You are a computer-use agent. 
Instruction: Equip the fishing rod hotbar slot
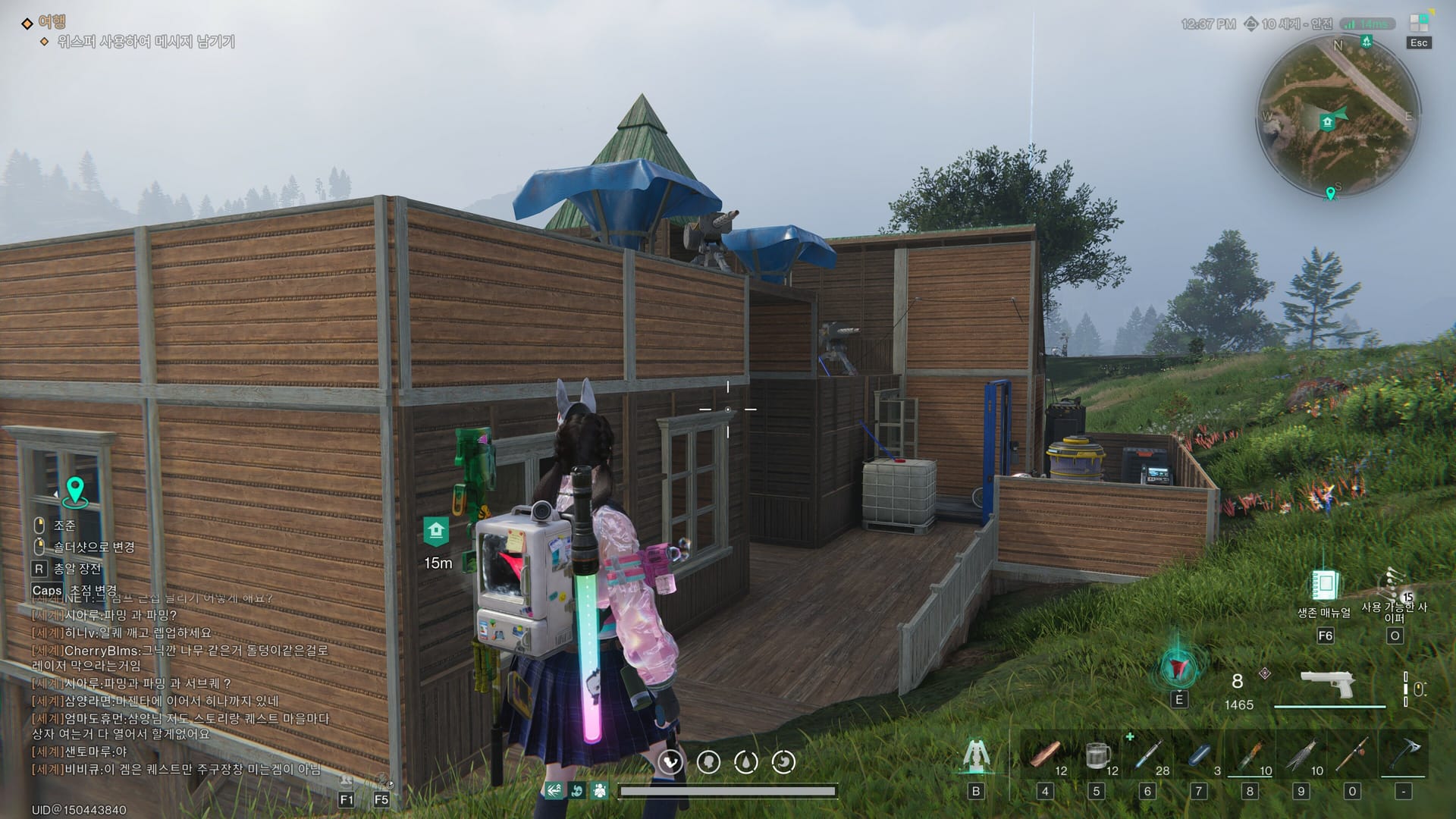click(x=1352, y=755)
